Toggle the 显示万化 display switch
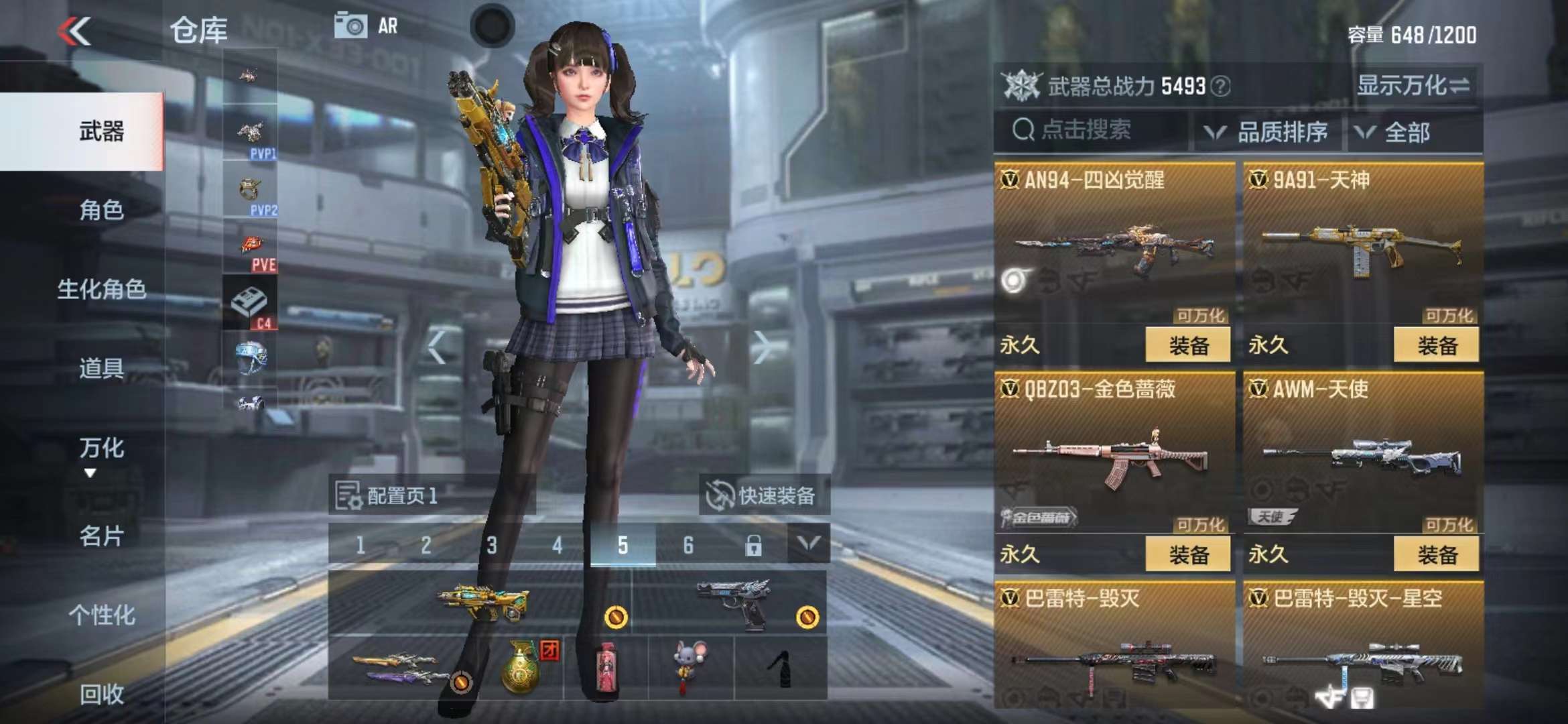1568x724 pixels. click(1413, 86)
